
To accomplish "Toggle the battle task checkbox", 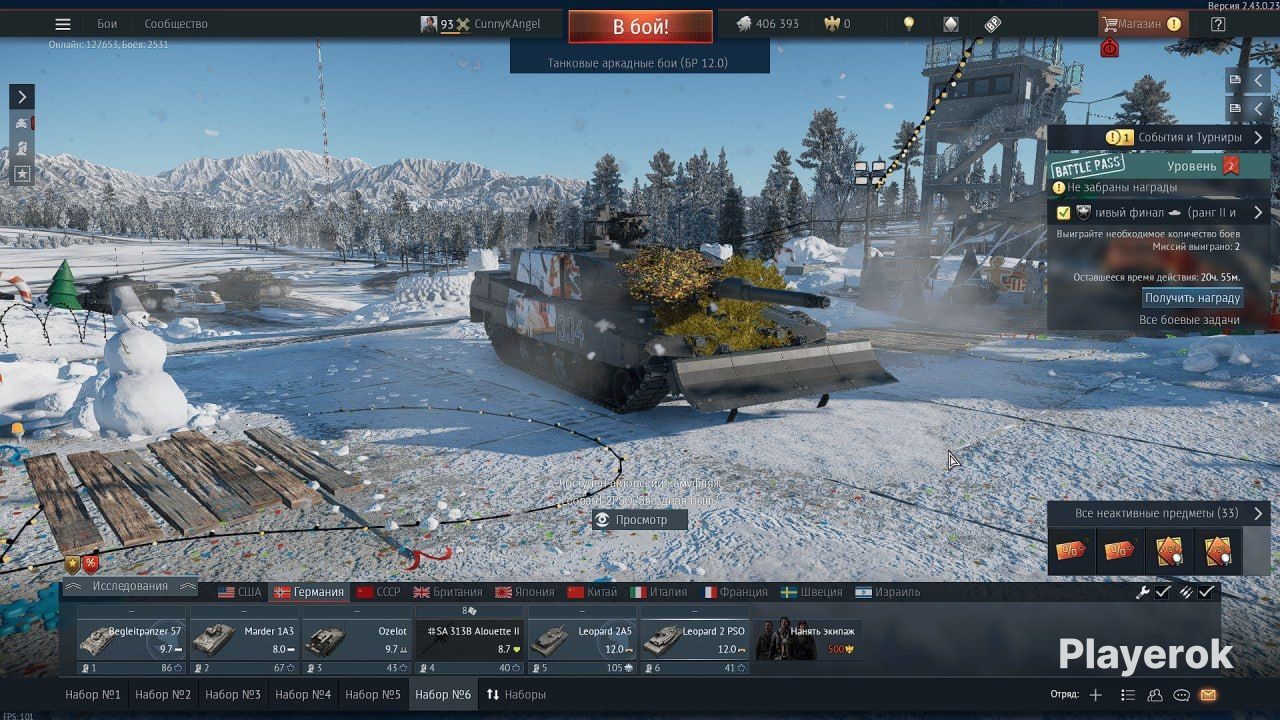I will [1063, 213].
